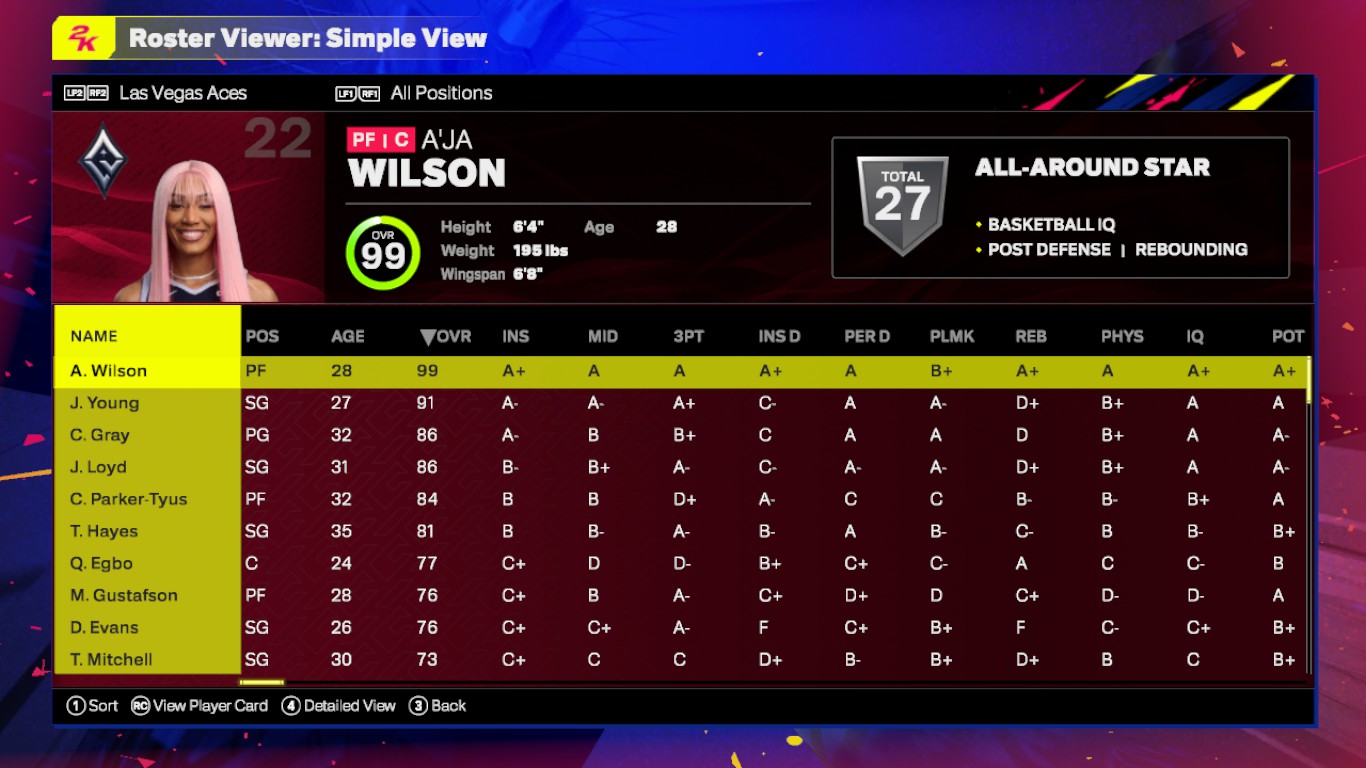Choose J. Young in the roster list
1366x768 pixels.
click(x=105, y=403)
